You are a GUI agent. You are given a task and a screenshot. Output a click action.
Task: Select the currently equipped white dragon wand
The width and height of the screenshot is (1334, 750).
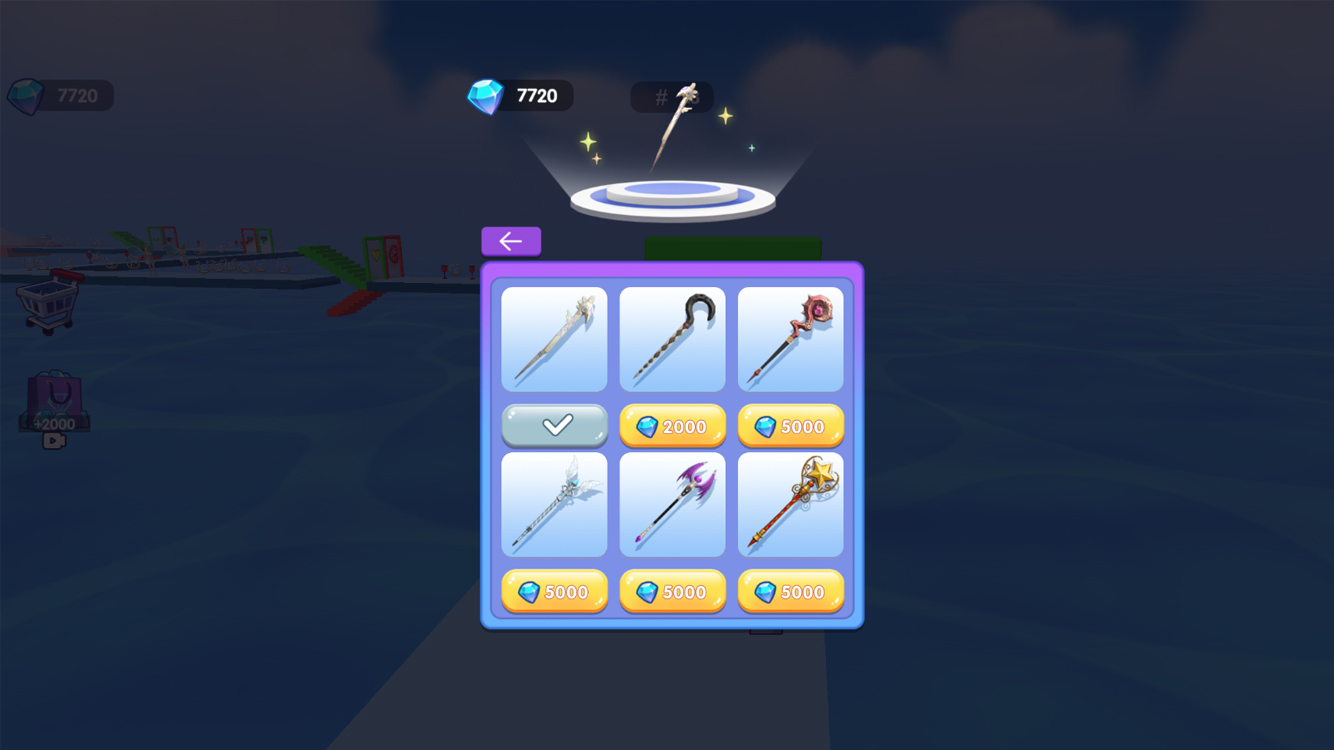tap(554, 338)
